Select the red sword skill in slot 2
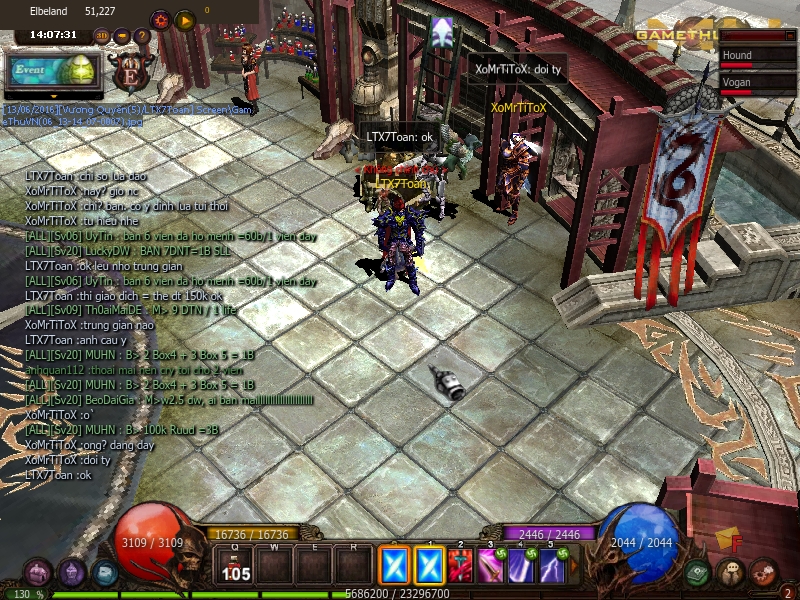Screen dimensions: 800x600 (x=461, y=566)
